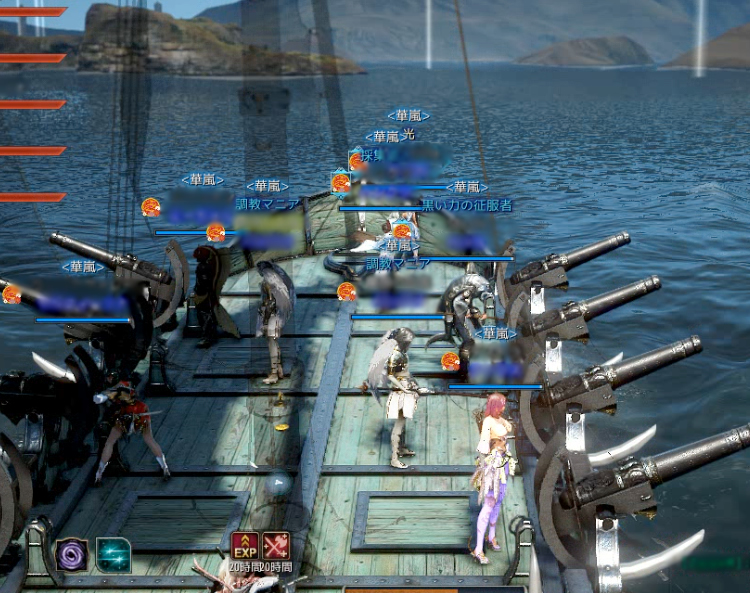Select the teal sparkle skill icon
The width and height of the screenshot is (750, 593).
click(x=113, y=555)
